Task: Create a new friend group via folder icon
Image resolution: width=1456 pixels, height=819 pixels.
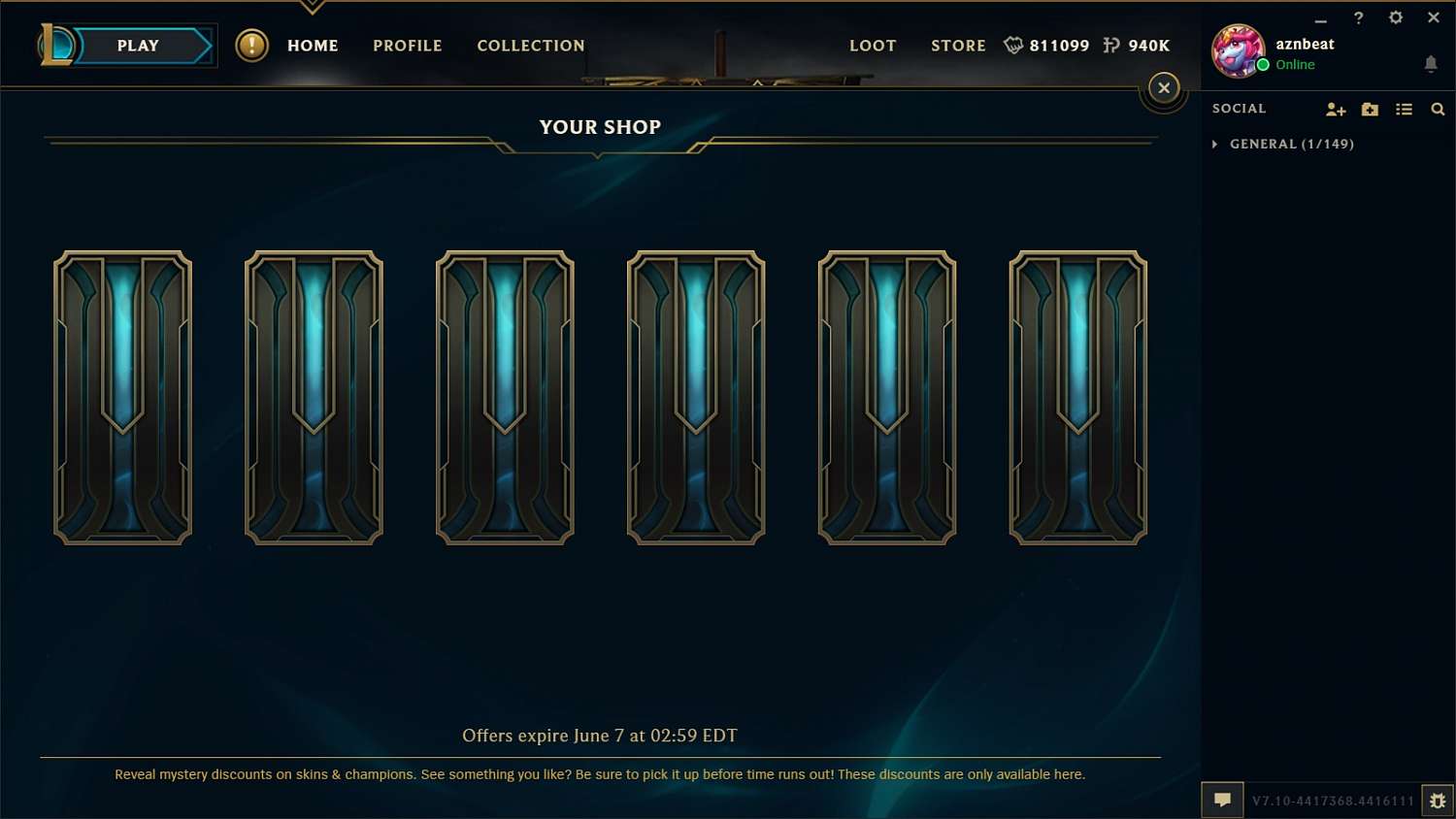Action: (1370, 110)
